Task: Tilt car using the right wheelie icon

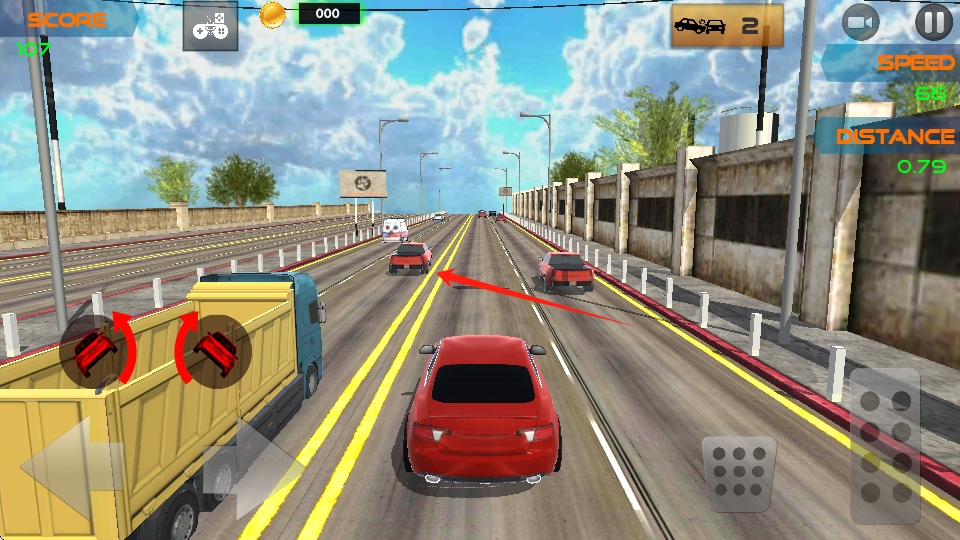Action: click(x=213, y=350)
